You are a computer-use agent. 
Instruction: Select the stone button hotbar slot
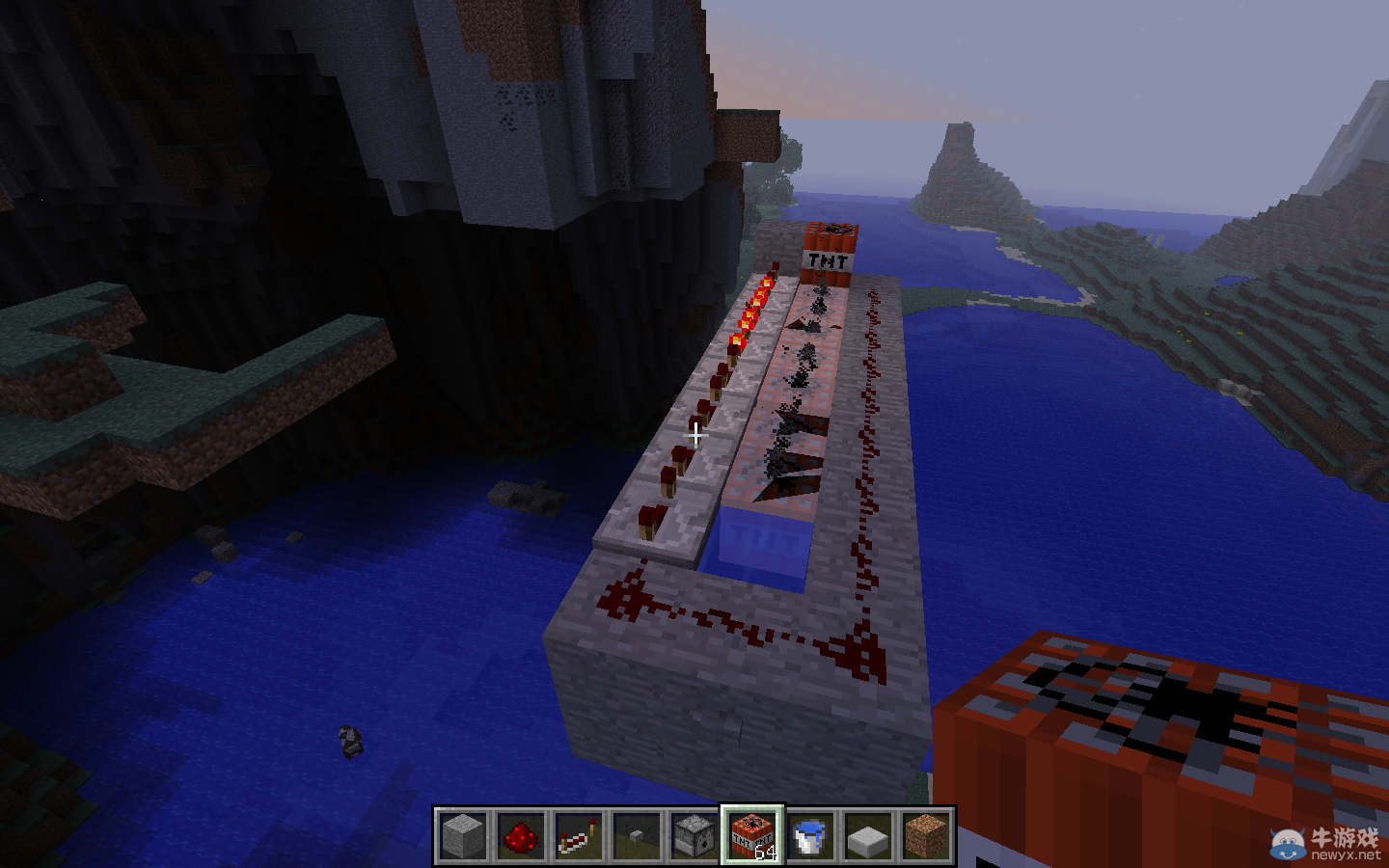(x=637, y=835)
